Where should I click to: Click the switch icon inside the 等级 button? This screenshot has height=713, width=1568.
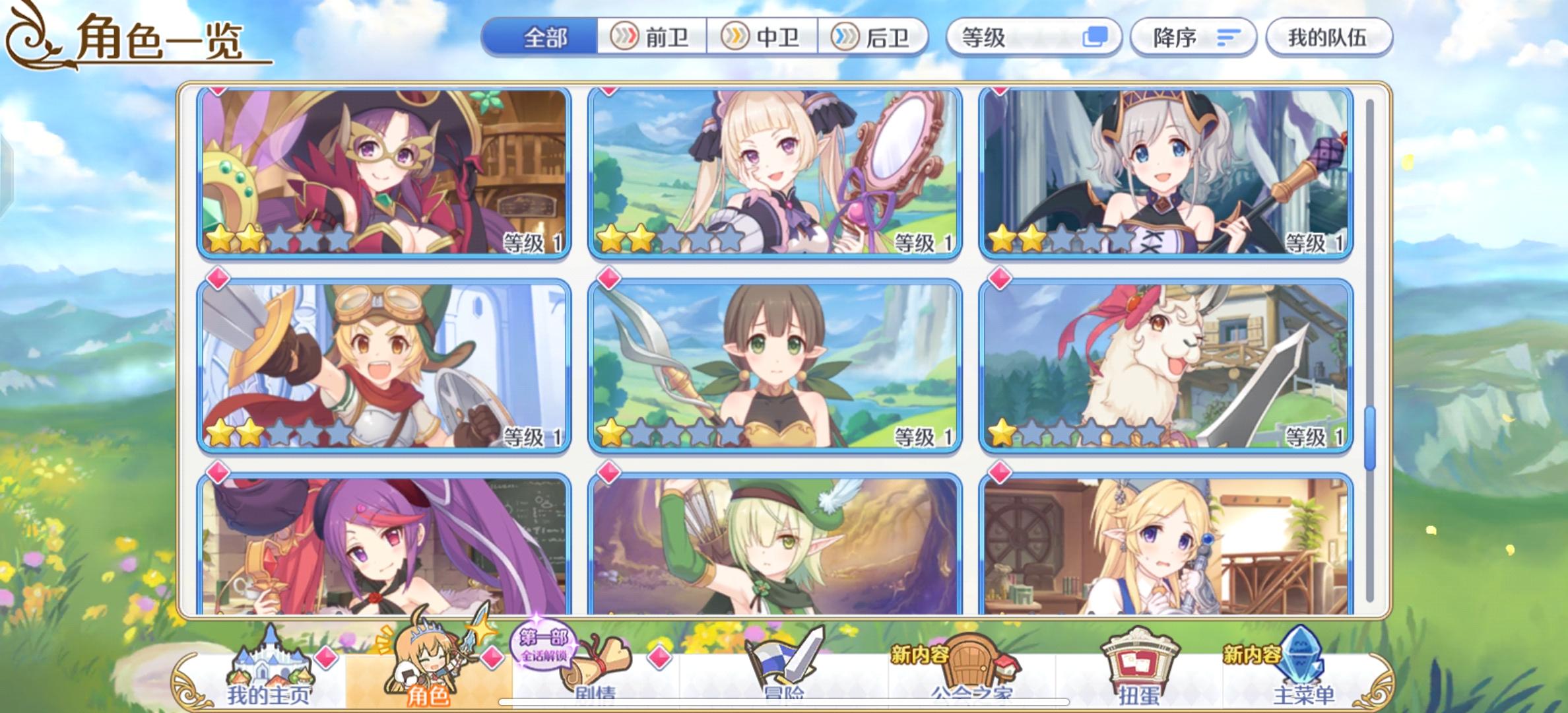tap(1096, 38)
